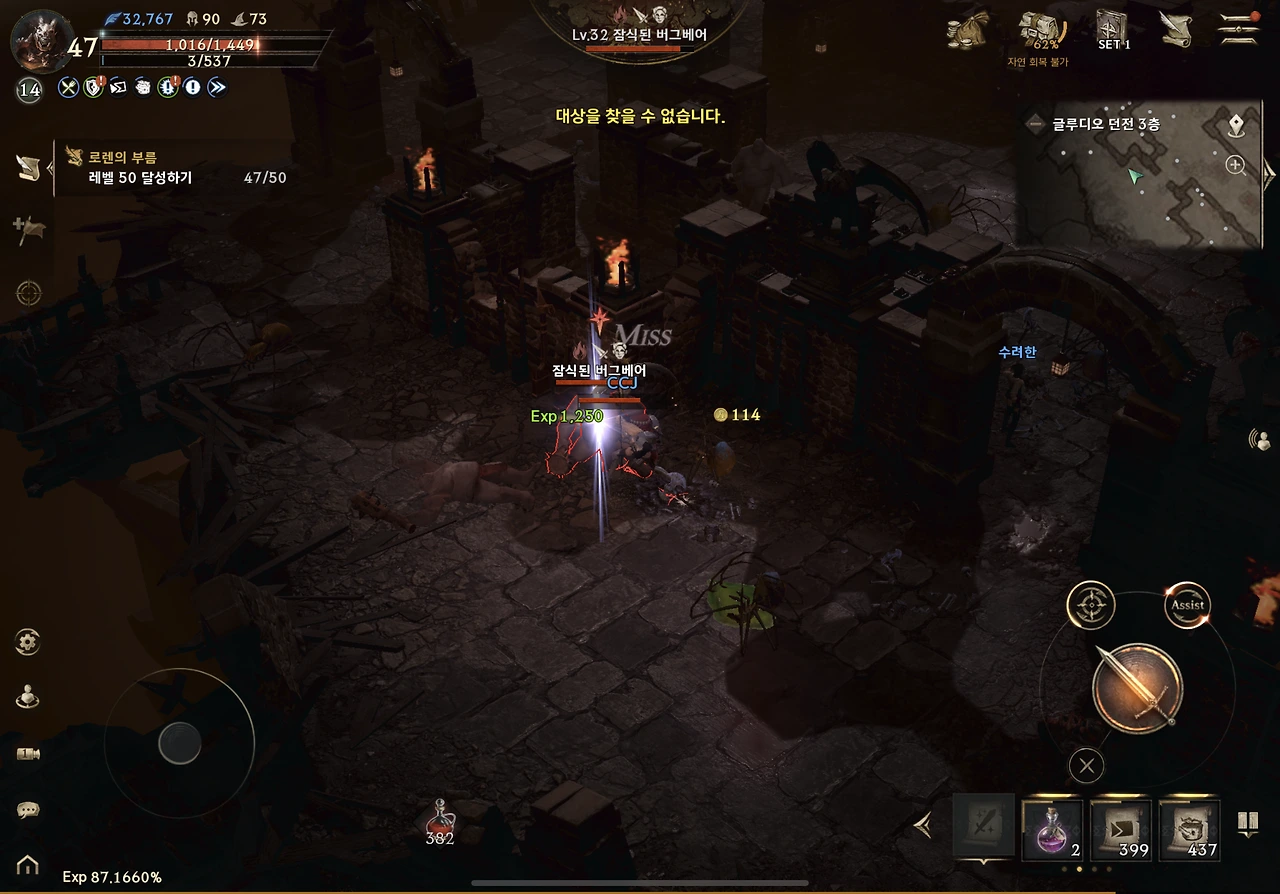The image size is (1280, 894).
Task: Use the scroll with 437 count
Action: click(1189, 830)
